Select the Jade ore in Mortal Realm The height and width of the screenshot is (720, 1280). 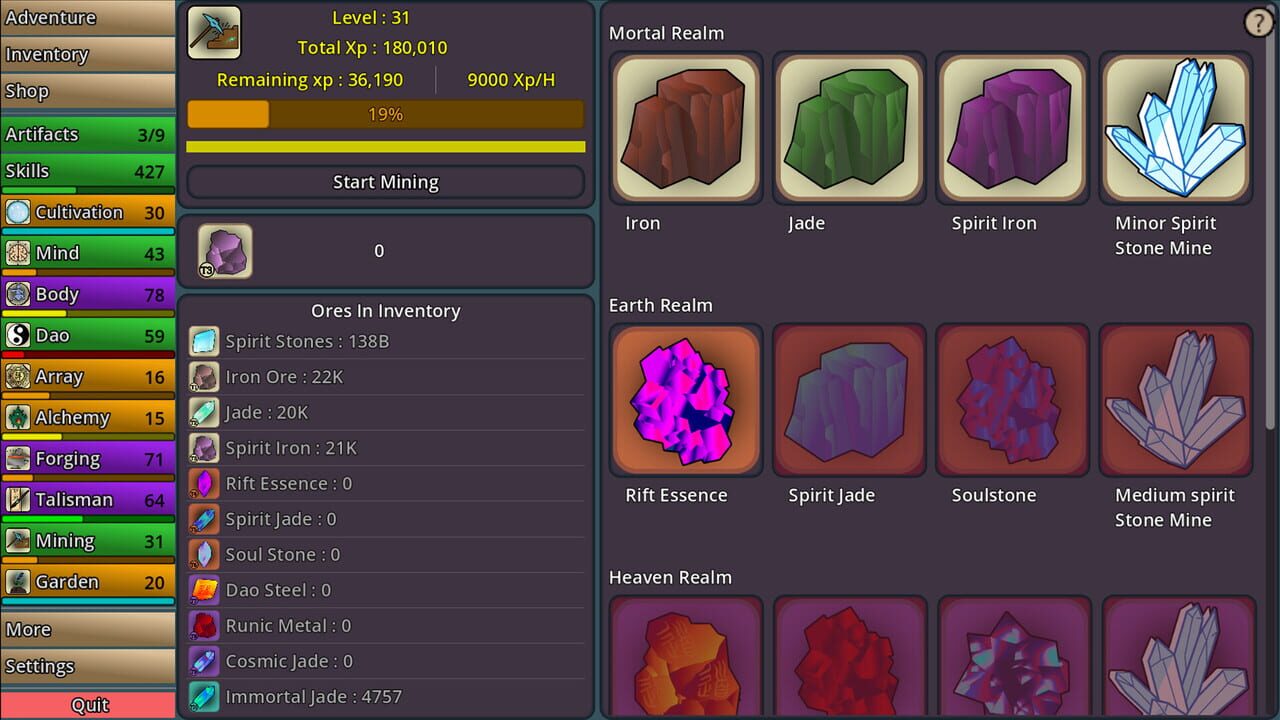849,128
